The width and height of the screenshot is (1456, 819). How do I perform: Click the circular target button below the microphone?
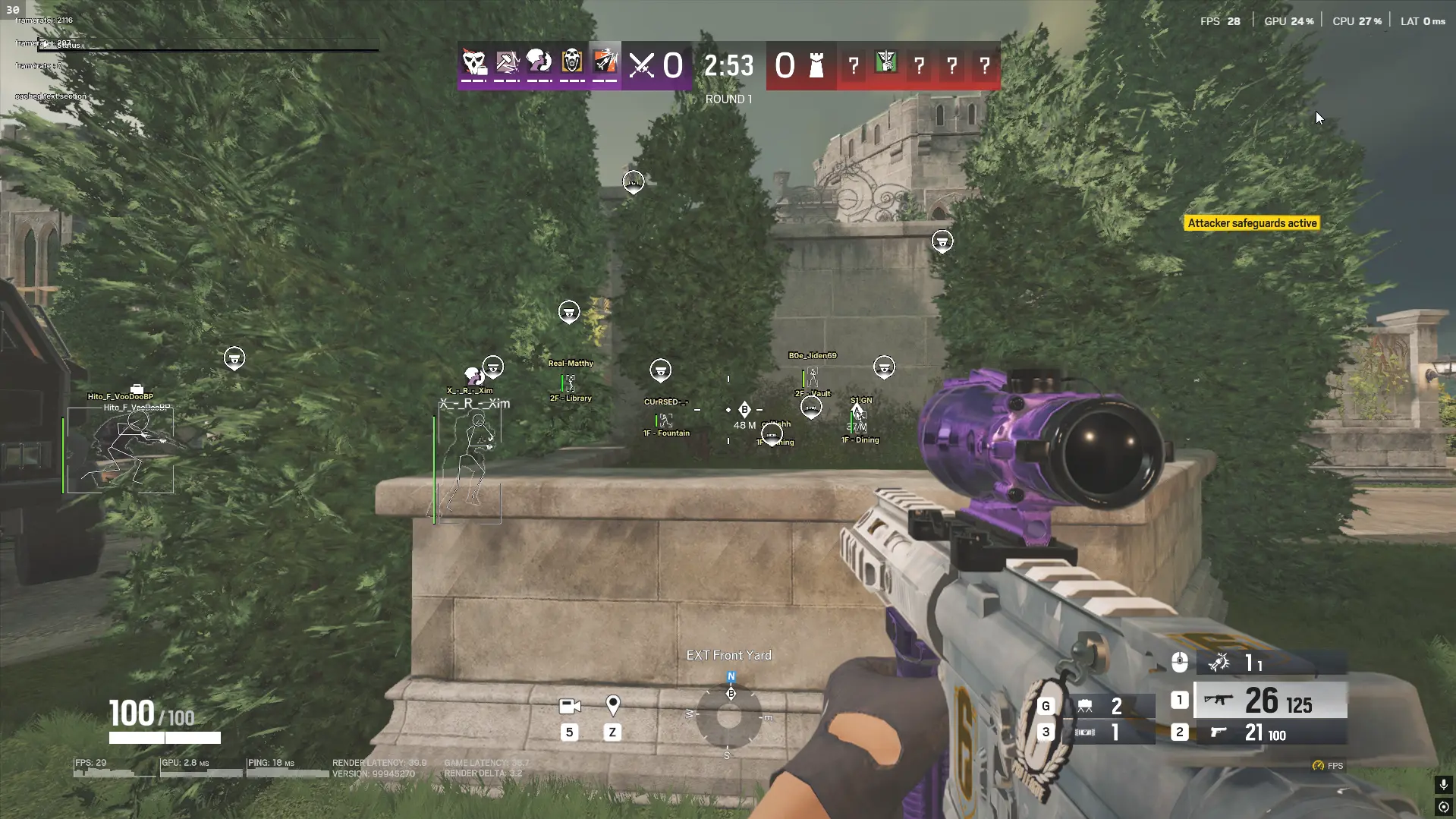click(x=1443, y=807)
